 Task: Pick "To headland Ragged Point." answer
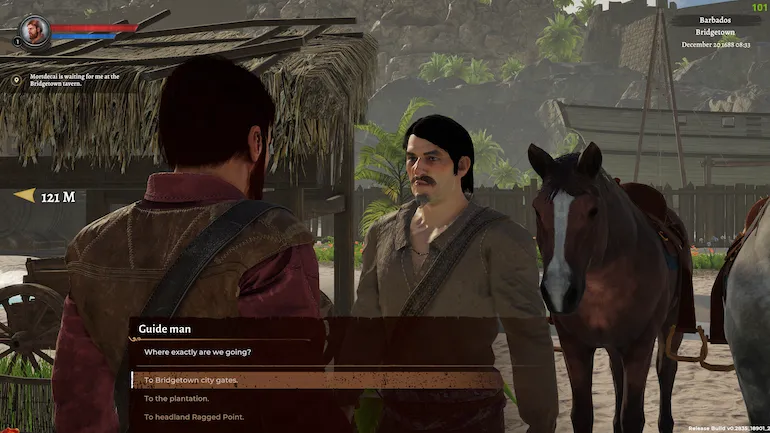(x=194, y=416)
